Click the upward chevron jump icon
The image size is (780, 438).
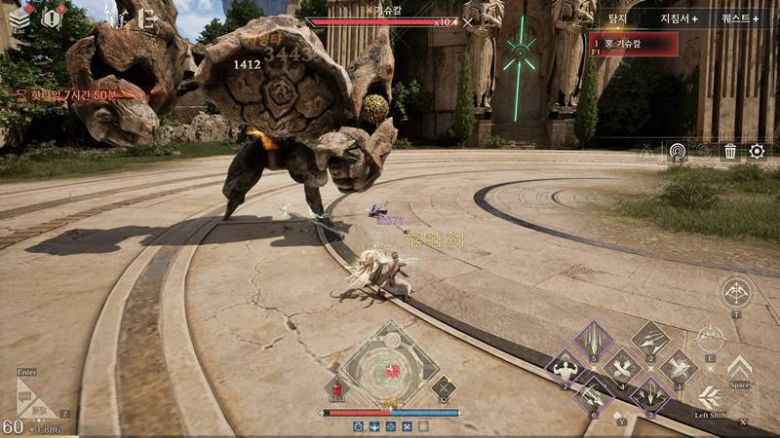(x=739, y=366)
